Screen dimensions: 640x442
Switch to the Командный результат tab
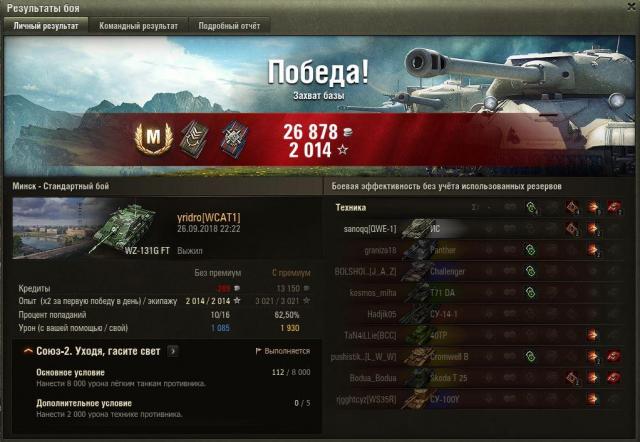click(138, 26)
